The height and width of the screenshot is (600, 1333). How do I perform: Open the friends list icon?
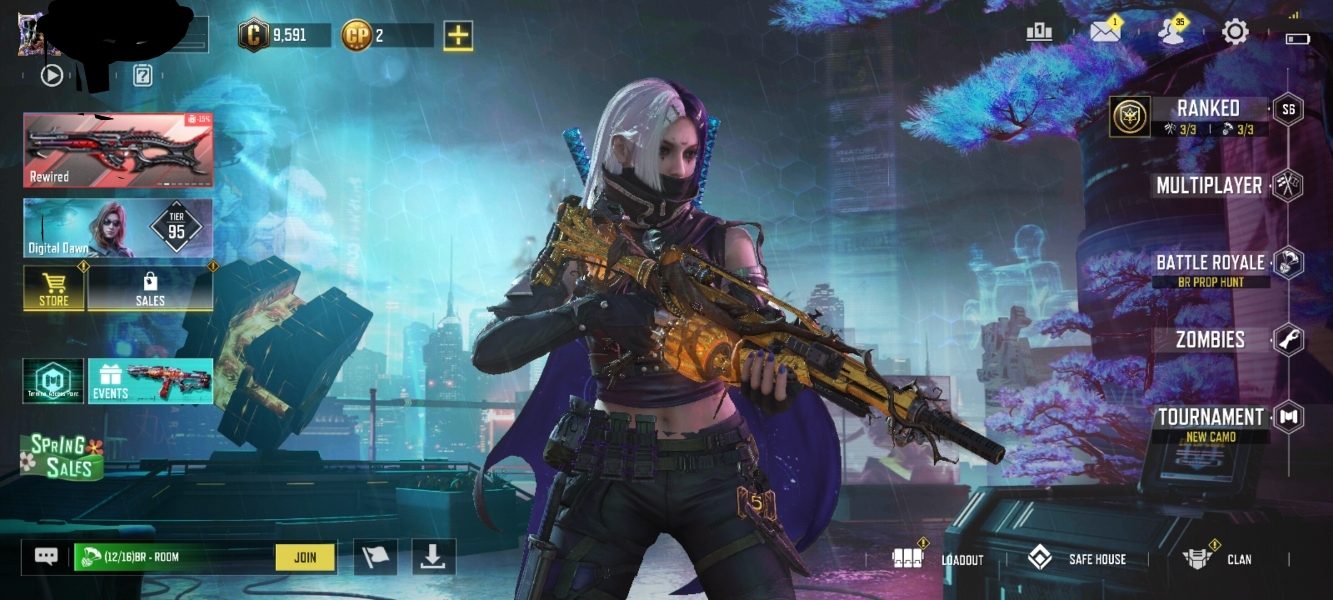point(1170,32)
